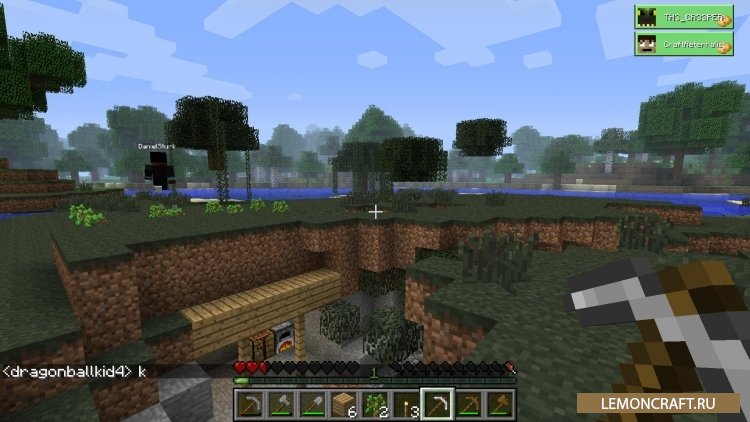The height and width of the screenshot is (422, 750).
Task: Equip the wooden axe in the last slot
Action: click(x=500, y=402)
